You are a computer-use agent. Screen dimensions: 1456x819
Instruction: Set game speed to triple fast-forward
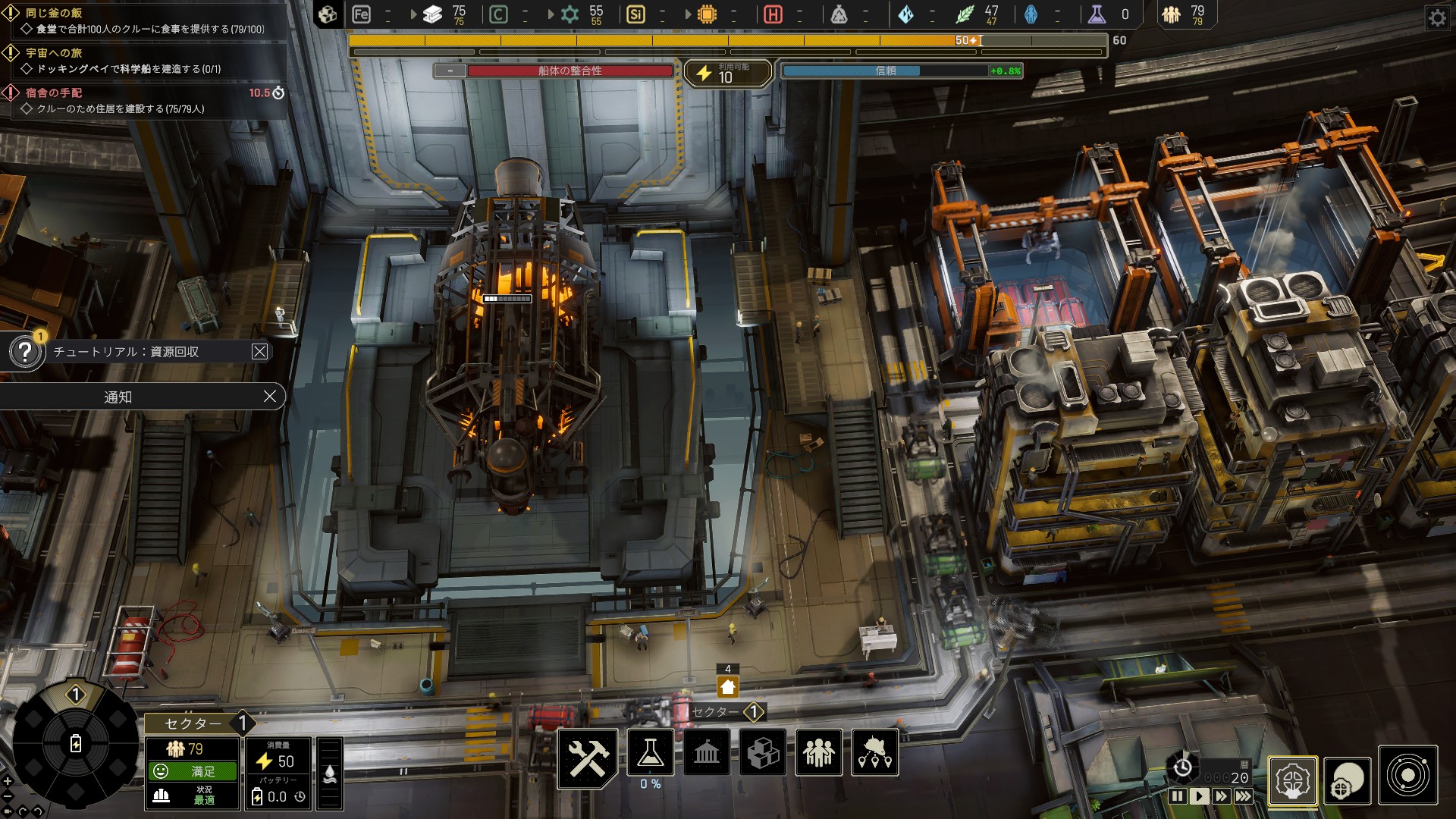pos(1244,796)
